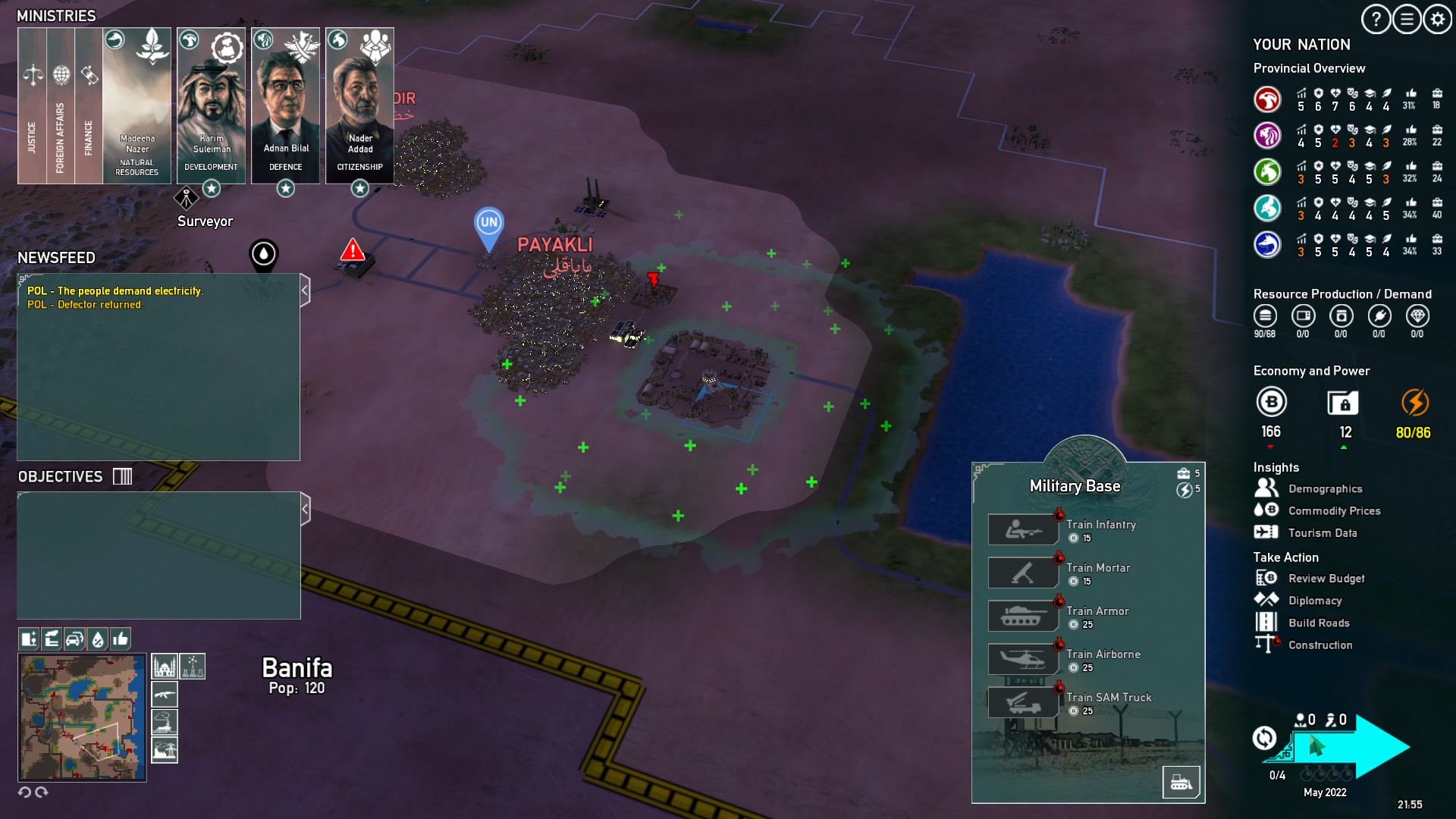
Task: Click the UN pin above Payakli
Action: coord(490,223)
